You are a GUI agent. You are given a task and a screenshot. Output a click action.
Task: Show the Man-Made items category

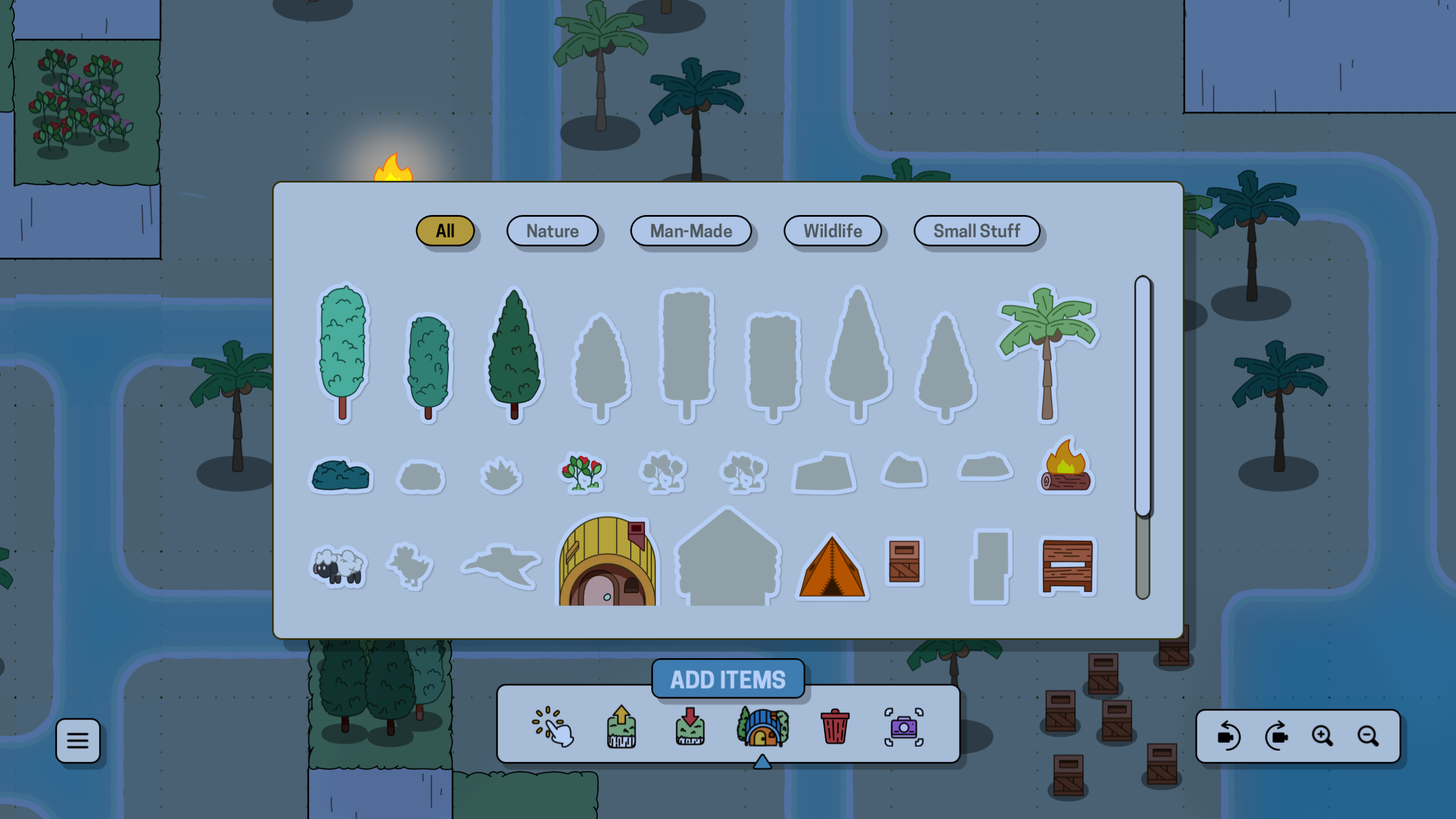coord(690,231)
